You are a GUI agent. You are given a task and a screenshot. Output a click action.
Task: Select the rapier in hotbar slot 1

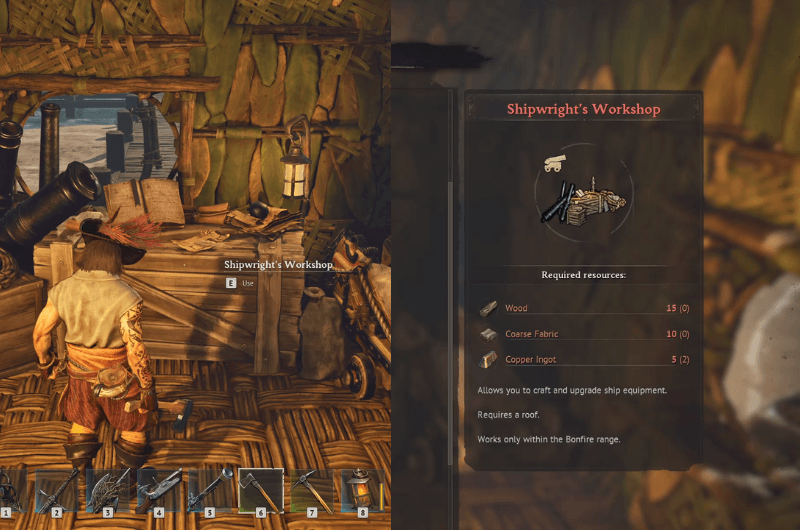[x=11, y=491]
